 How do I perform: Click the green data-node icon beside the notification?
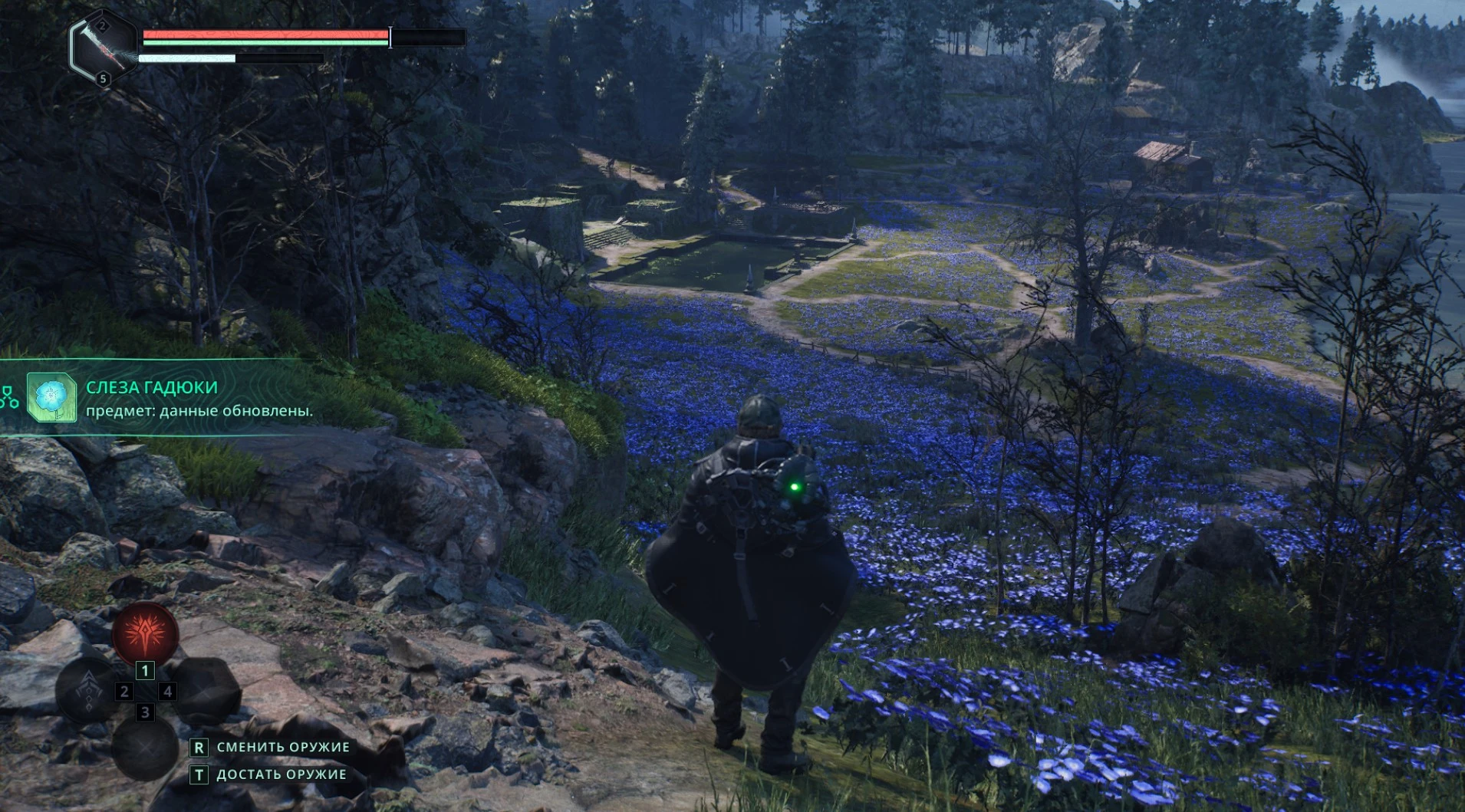pyautogui.click(x=9, y=397)
